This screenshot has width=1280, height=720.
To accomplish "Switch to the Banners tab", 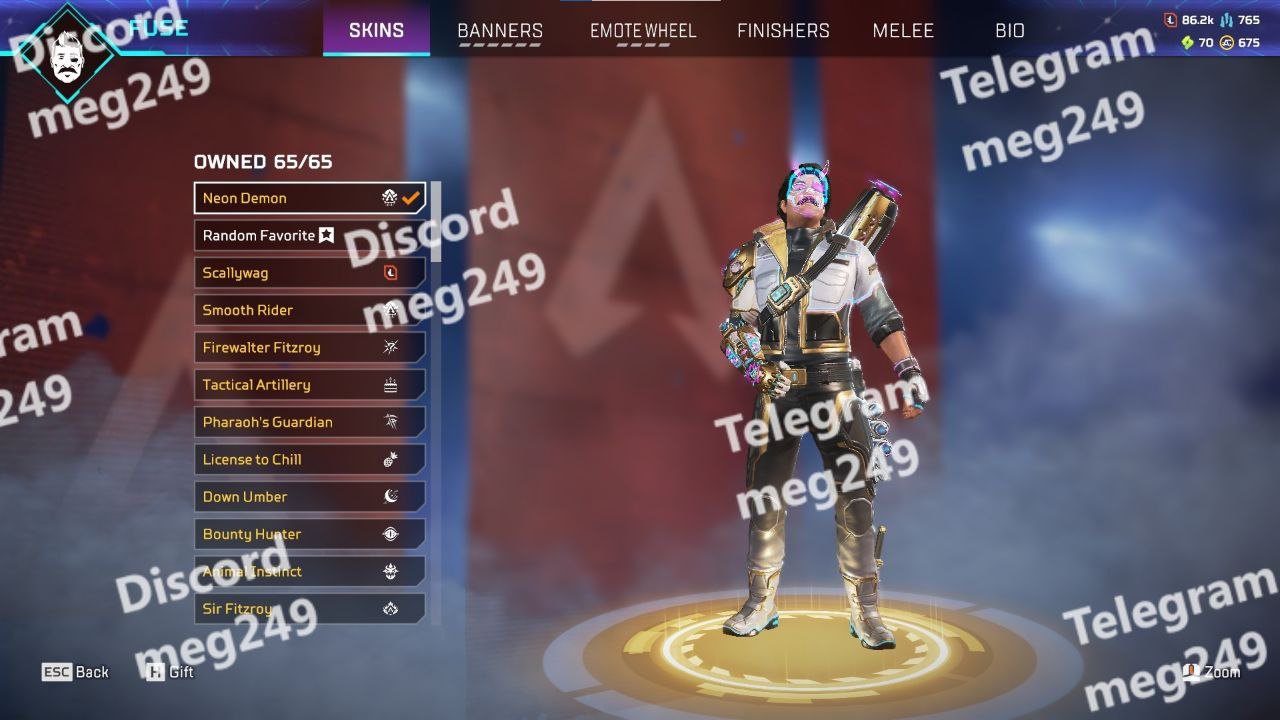I will 500,31.
